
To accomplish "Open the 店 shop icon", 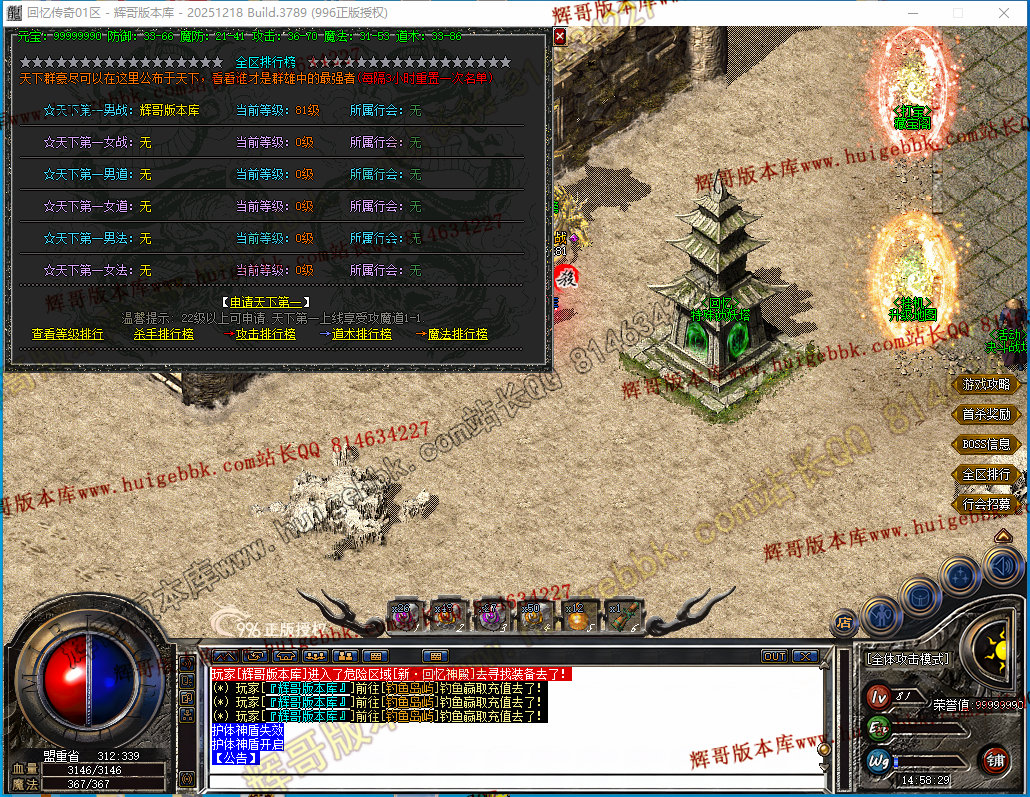I will (845, 623).
